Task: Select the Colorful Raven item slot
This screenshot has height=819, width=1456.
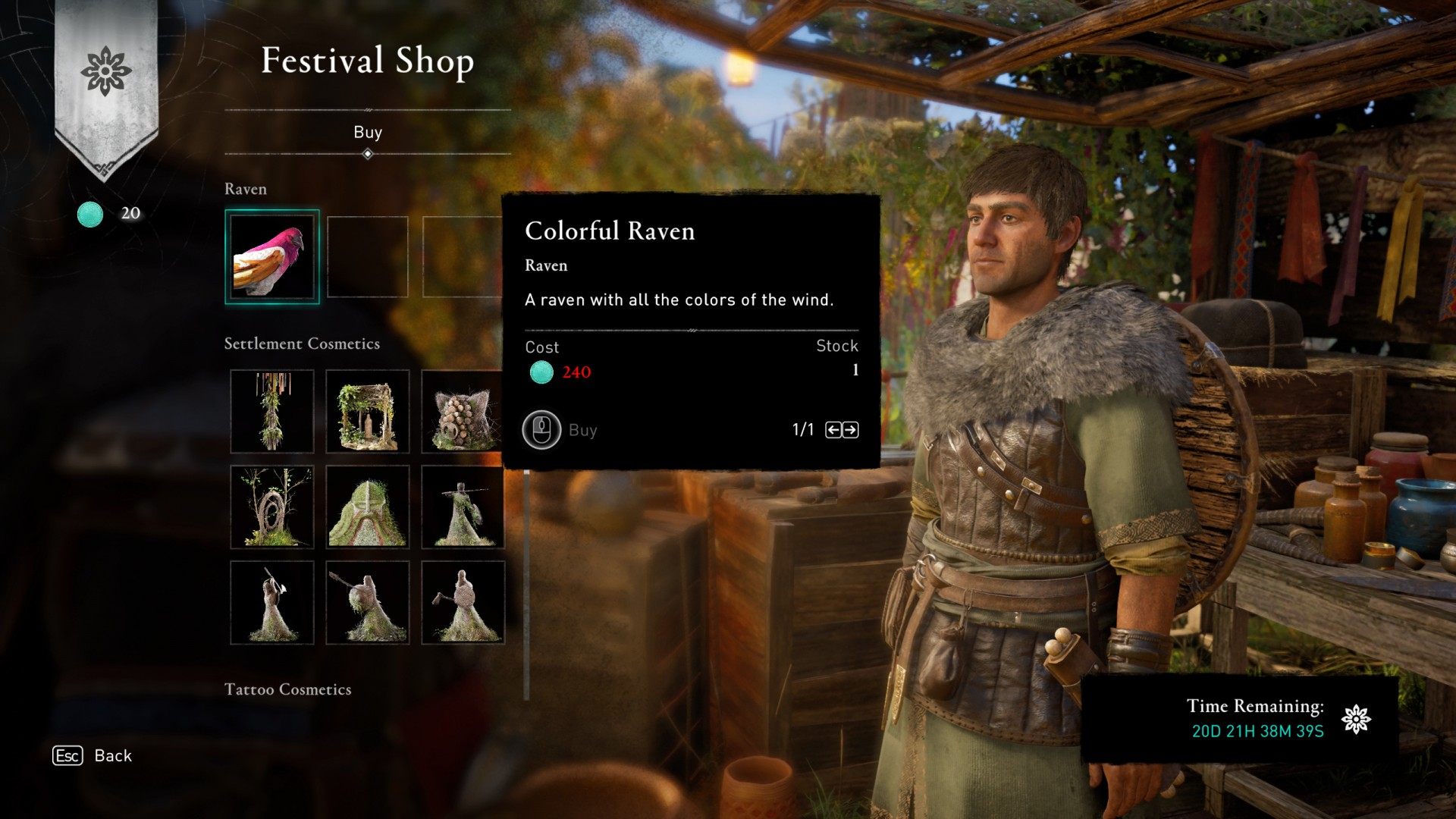Action: coord(272,257)
